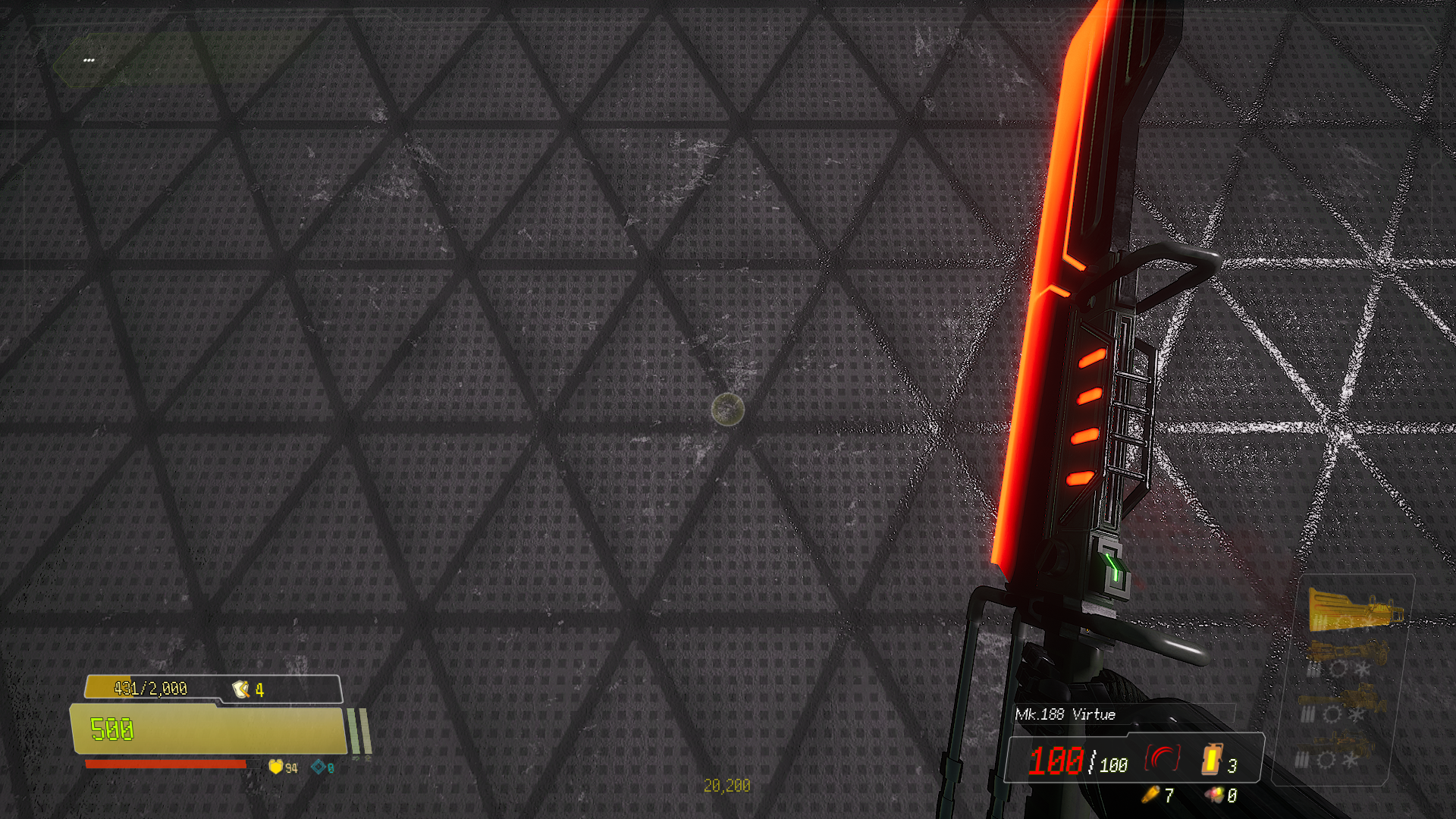Click the triple-bullet ammo icon on the bottom weapon slot
The width and height of the screenshot is (1456, 819).
point(1302,758)
